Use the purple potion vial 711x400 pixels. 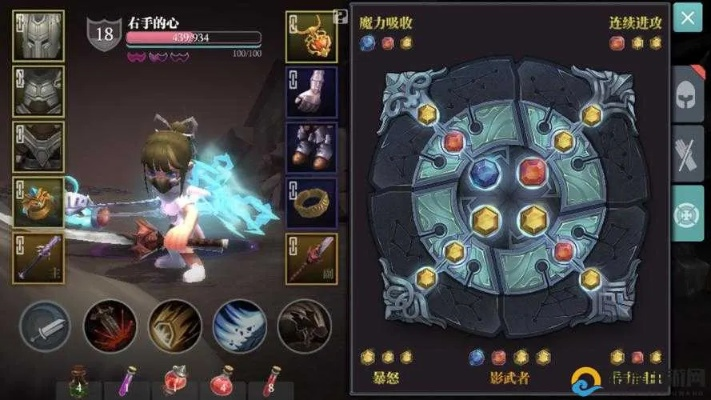click(x=127, y=384)
